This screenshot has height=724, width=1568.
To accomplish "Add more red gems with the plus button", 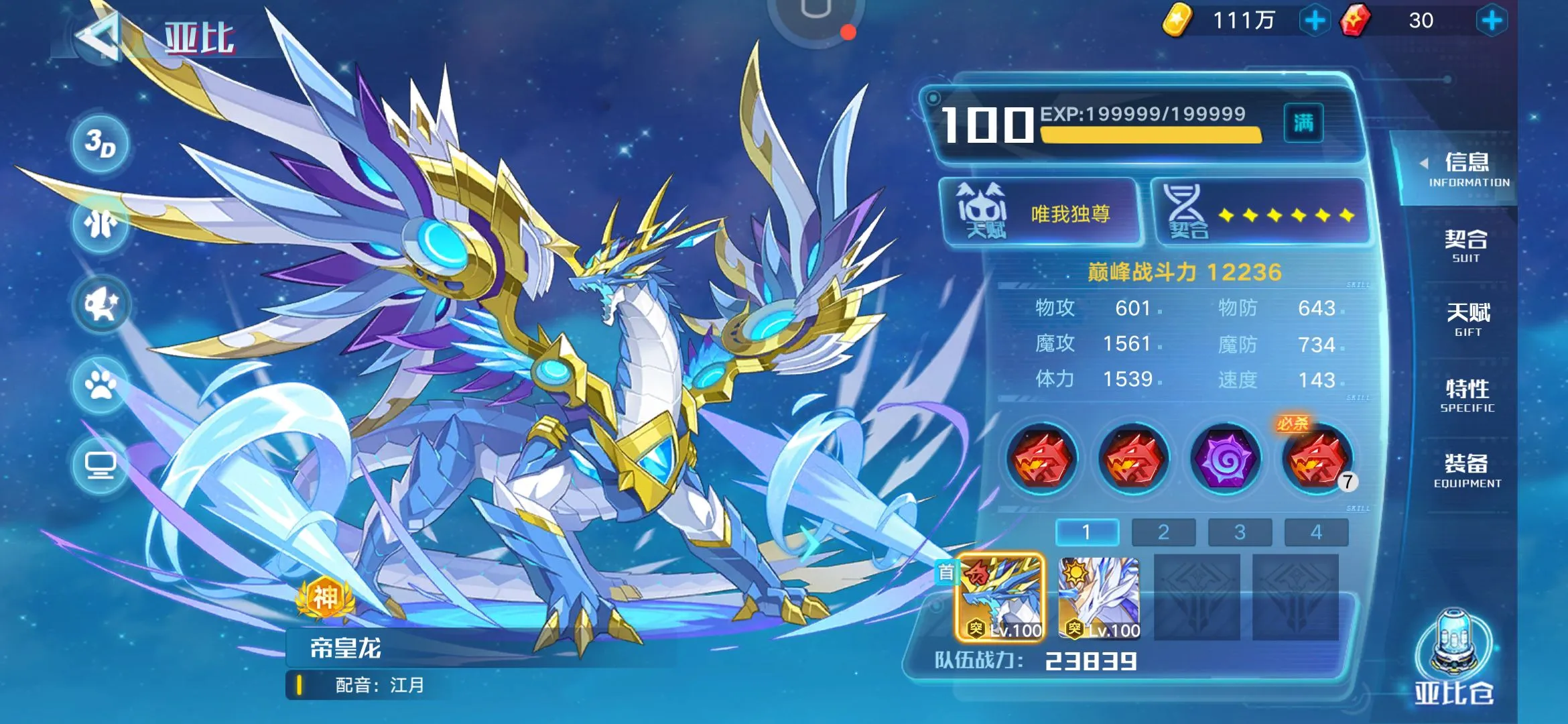I will (x=1492, y=21).
